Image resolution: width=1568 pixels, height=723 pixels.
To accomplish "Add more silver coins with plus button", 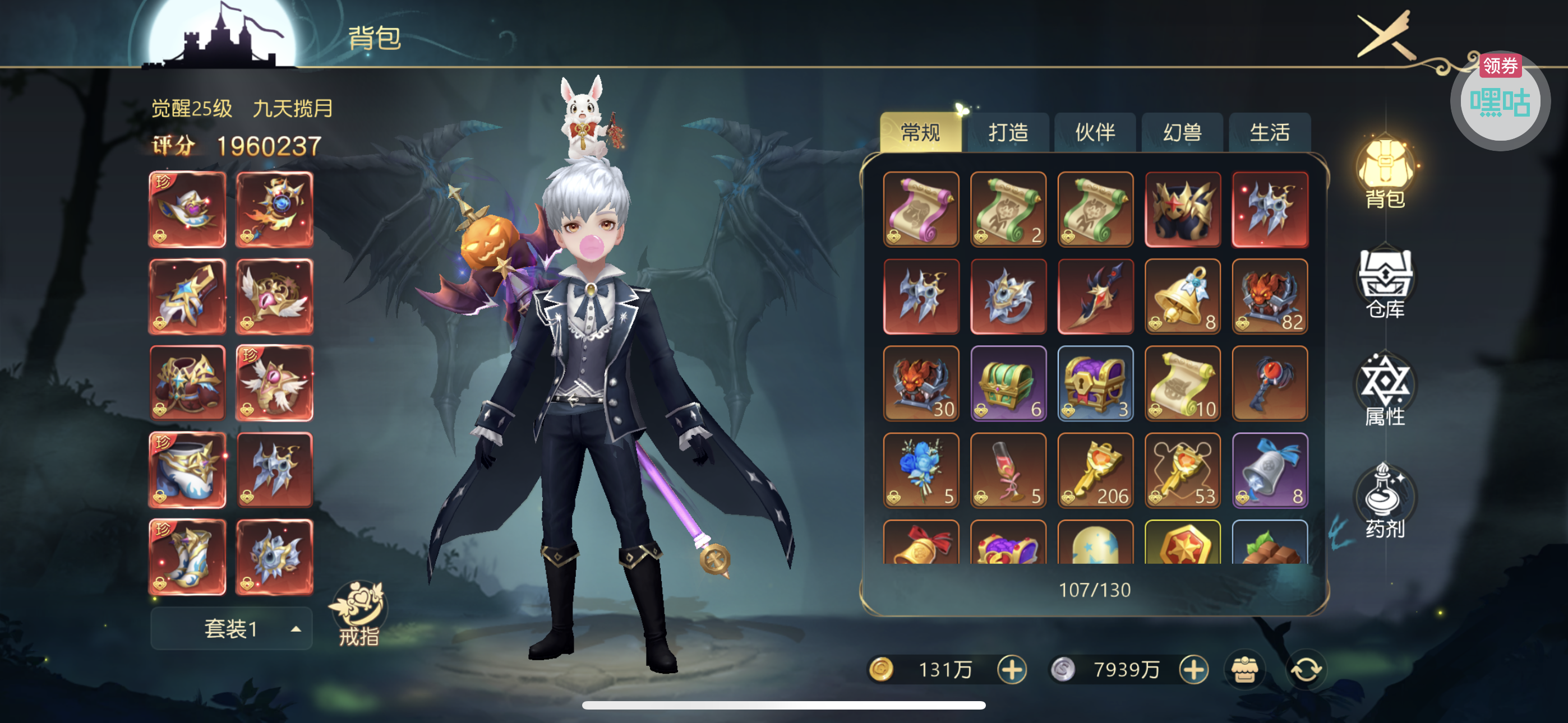I will click(x=1193, y=669).
